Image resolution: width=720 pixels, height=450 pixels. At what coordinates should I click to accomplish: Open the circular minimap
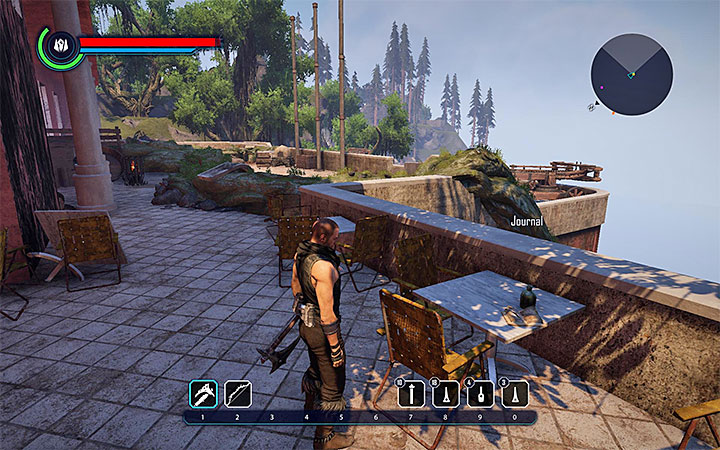point(631,74)
